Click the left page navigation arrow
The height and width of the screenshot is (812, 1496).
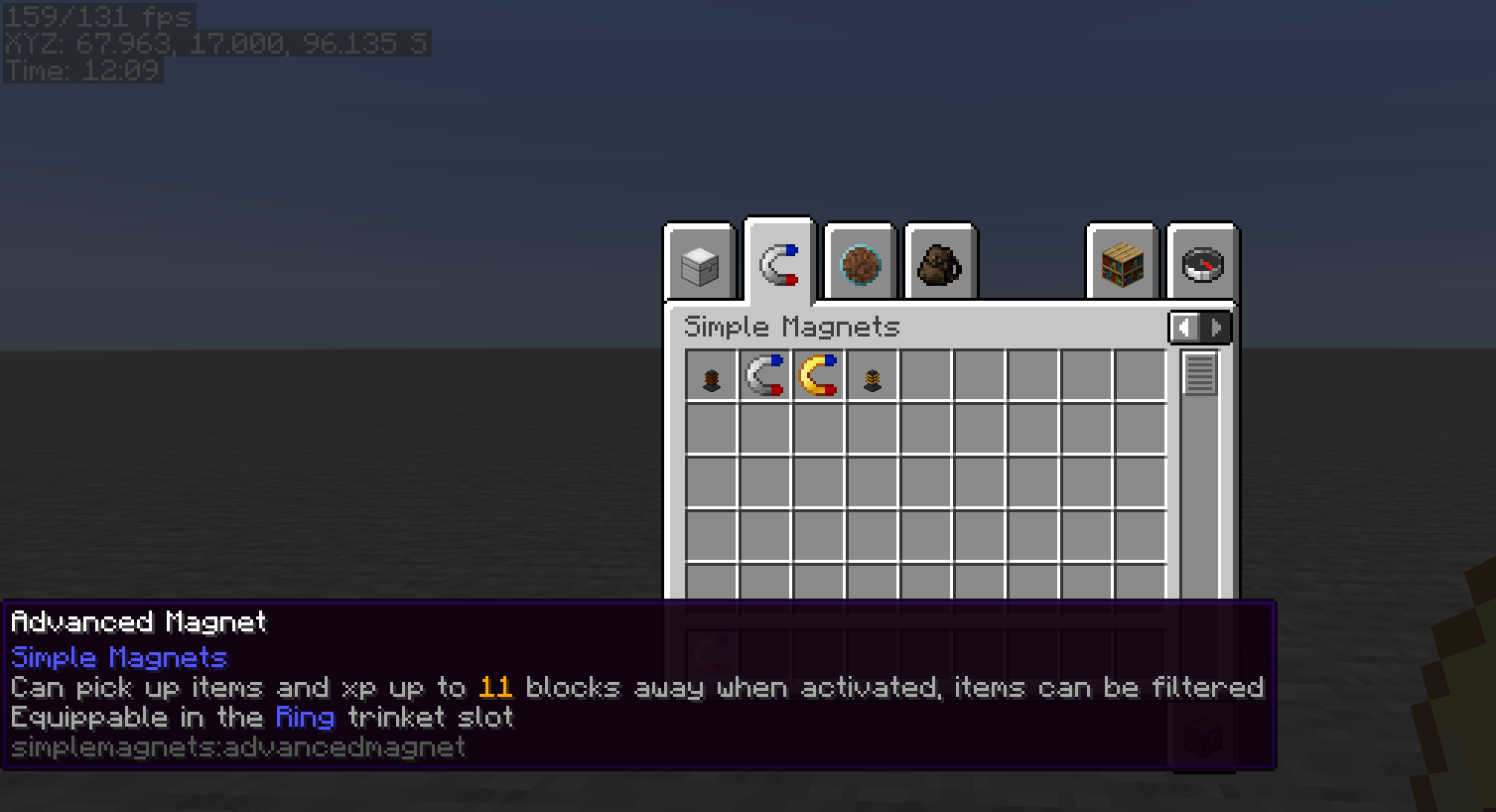click(x=1184, y=327)
